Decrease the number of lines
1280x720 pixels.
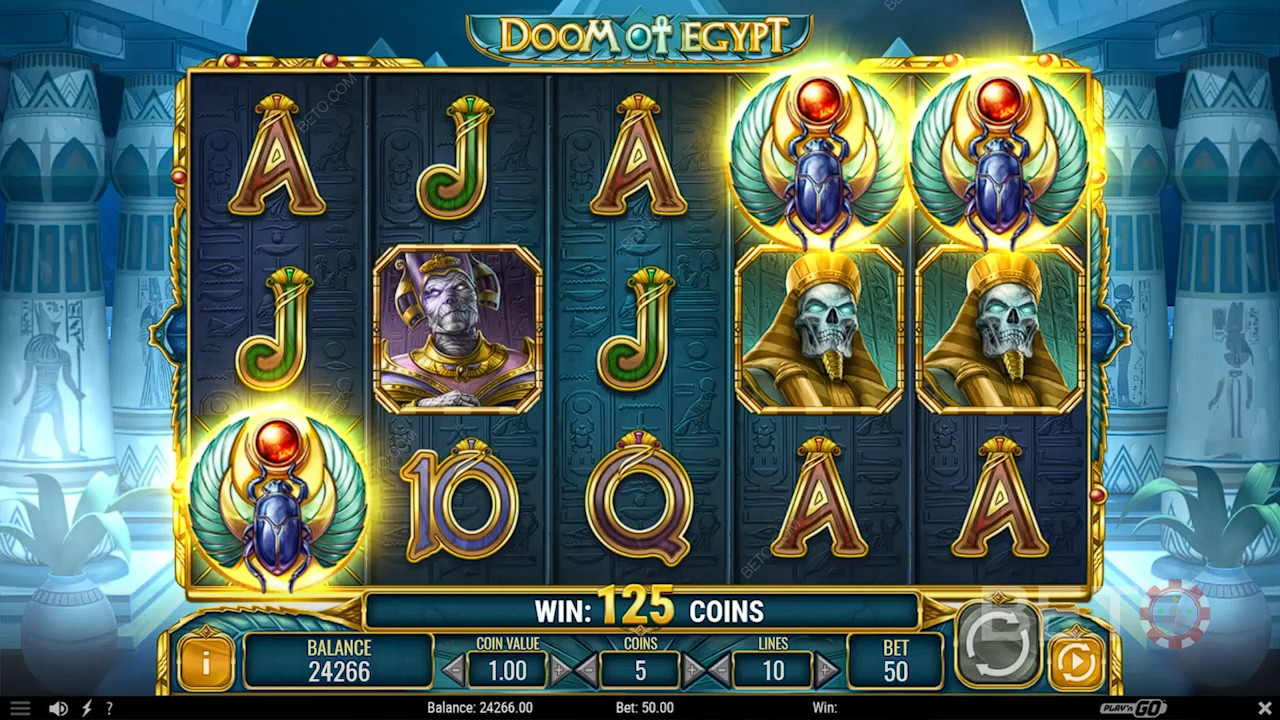(719, 670)
